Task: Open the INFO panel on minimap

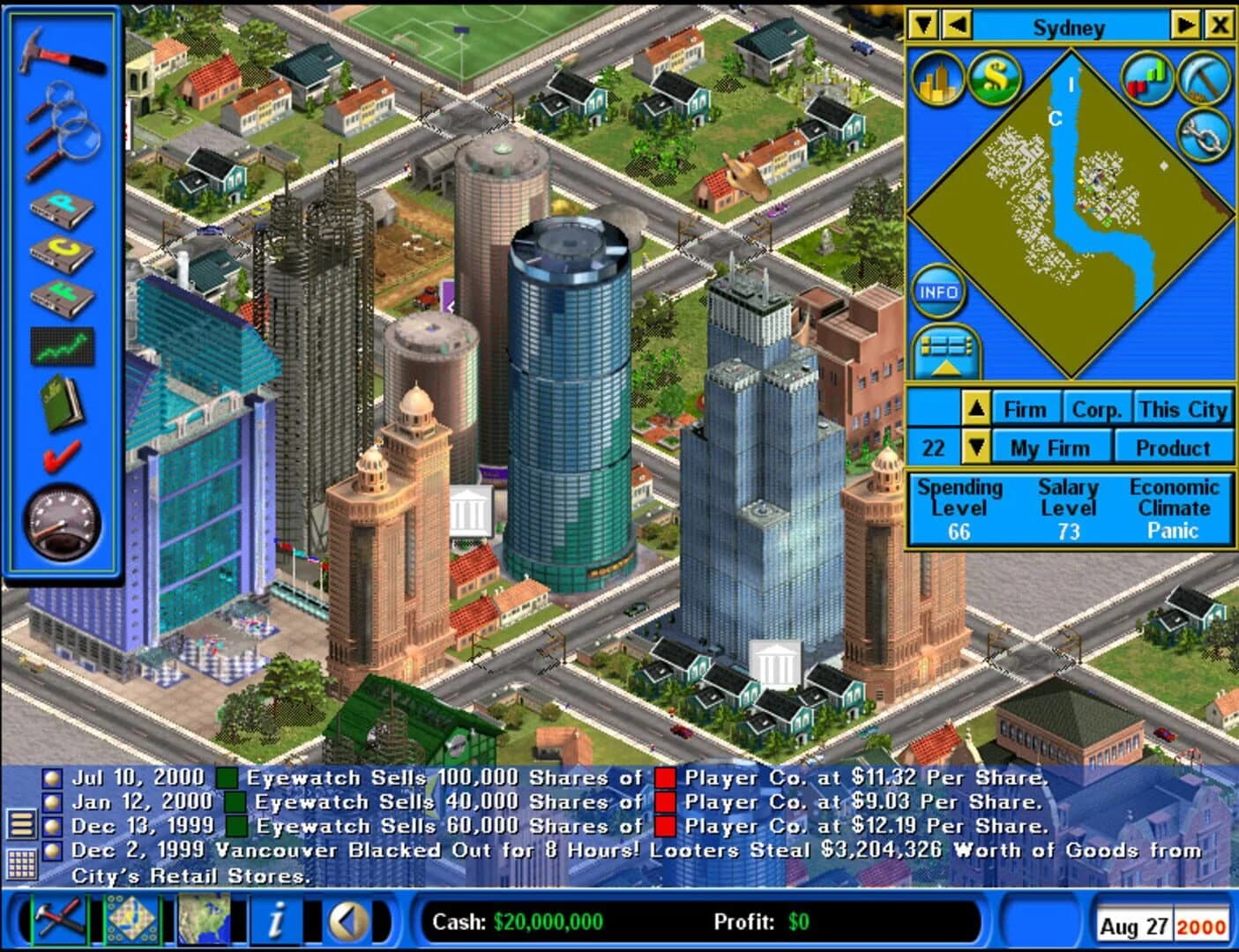Action: 937,291
